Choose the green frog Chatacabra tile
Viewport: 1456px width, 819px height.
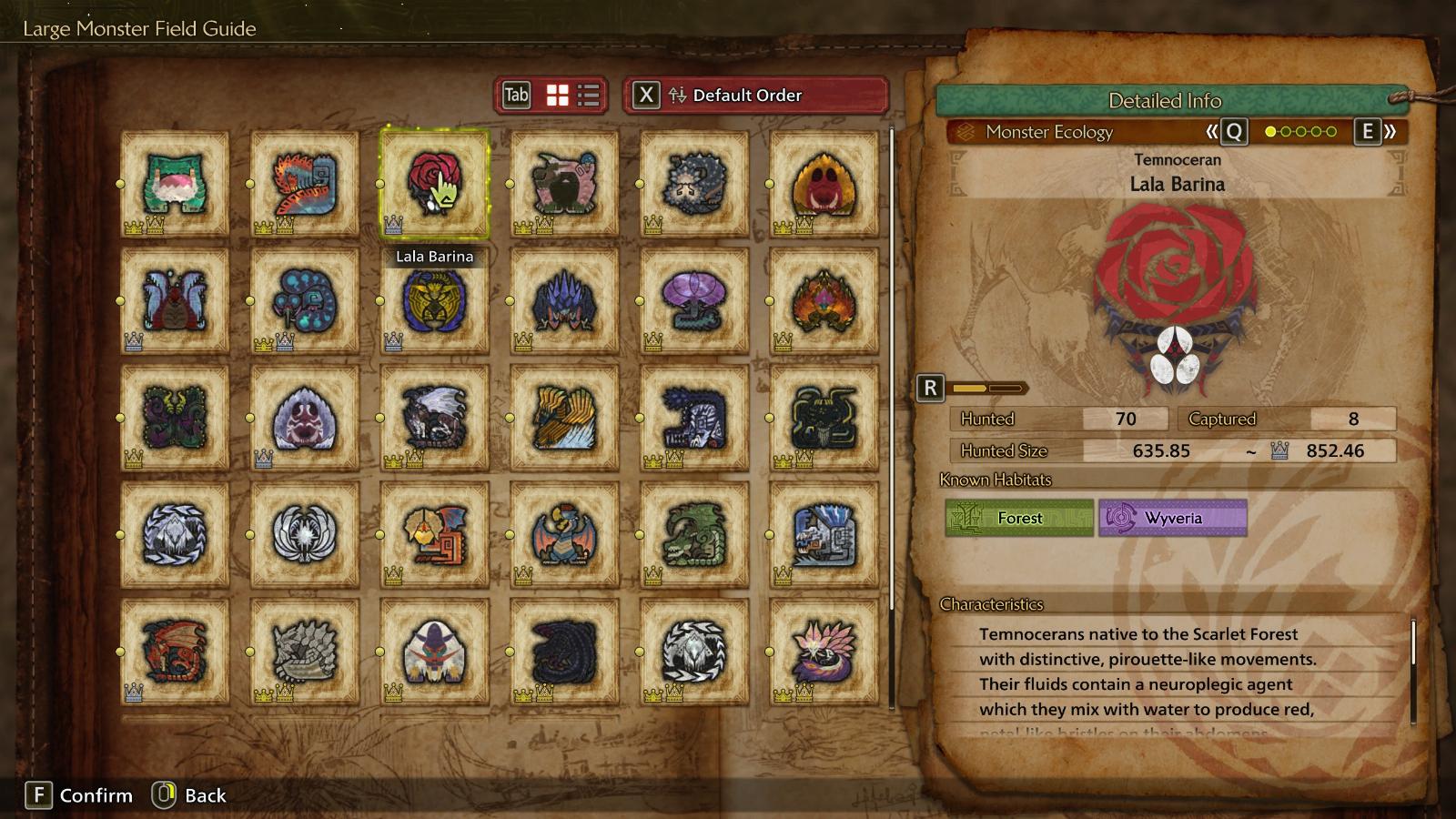175,183
